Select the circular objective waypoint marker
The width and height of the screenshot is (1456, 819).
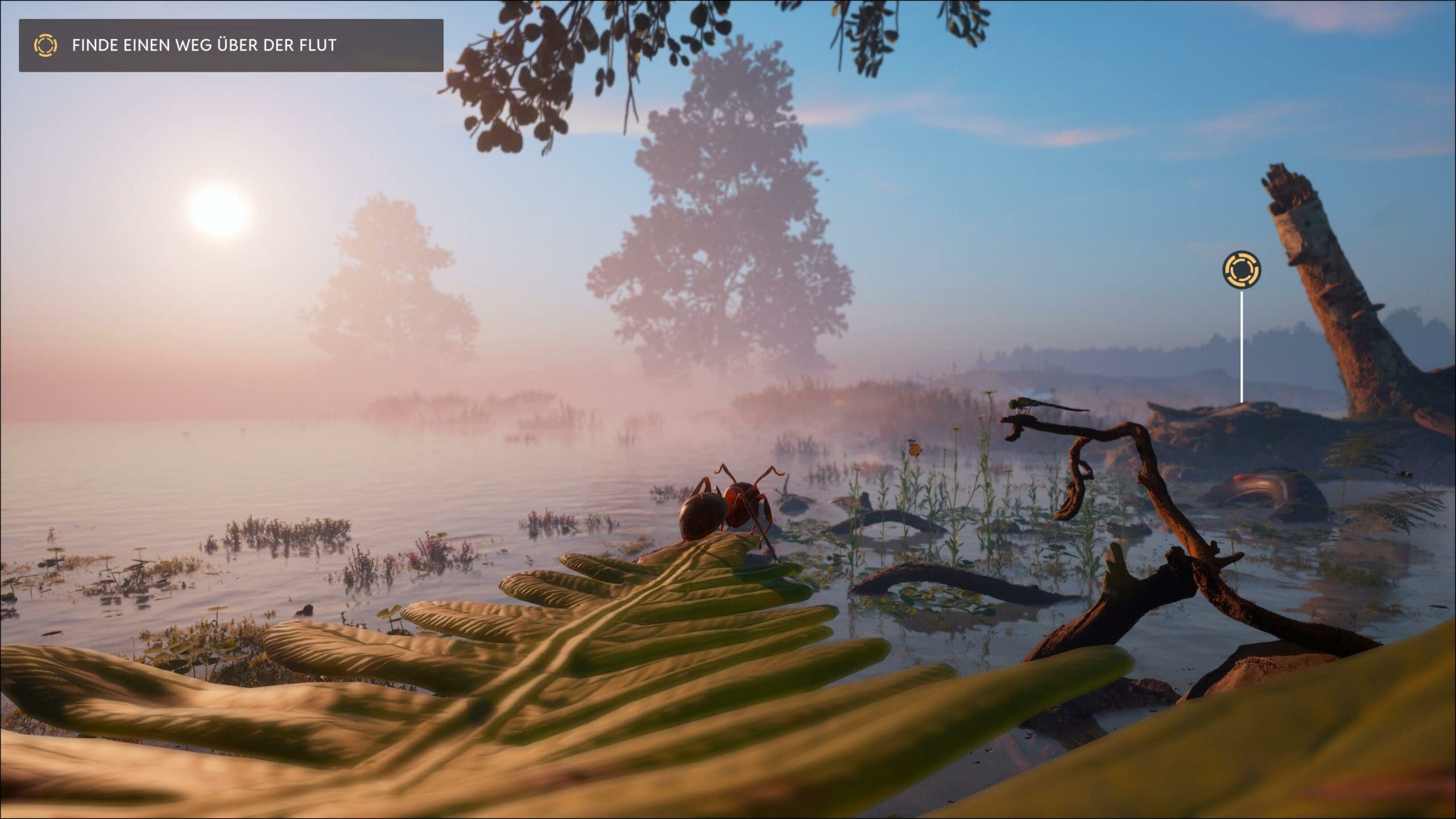[x=1242, y=269]
